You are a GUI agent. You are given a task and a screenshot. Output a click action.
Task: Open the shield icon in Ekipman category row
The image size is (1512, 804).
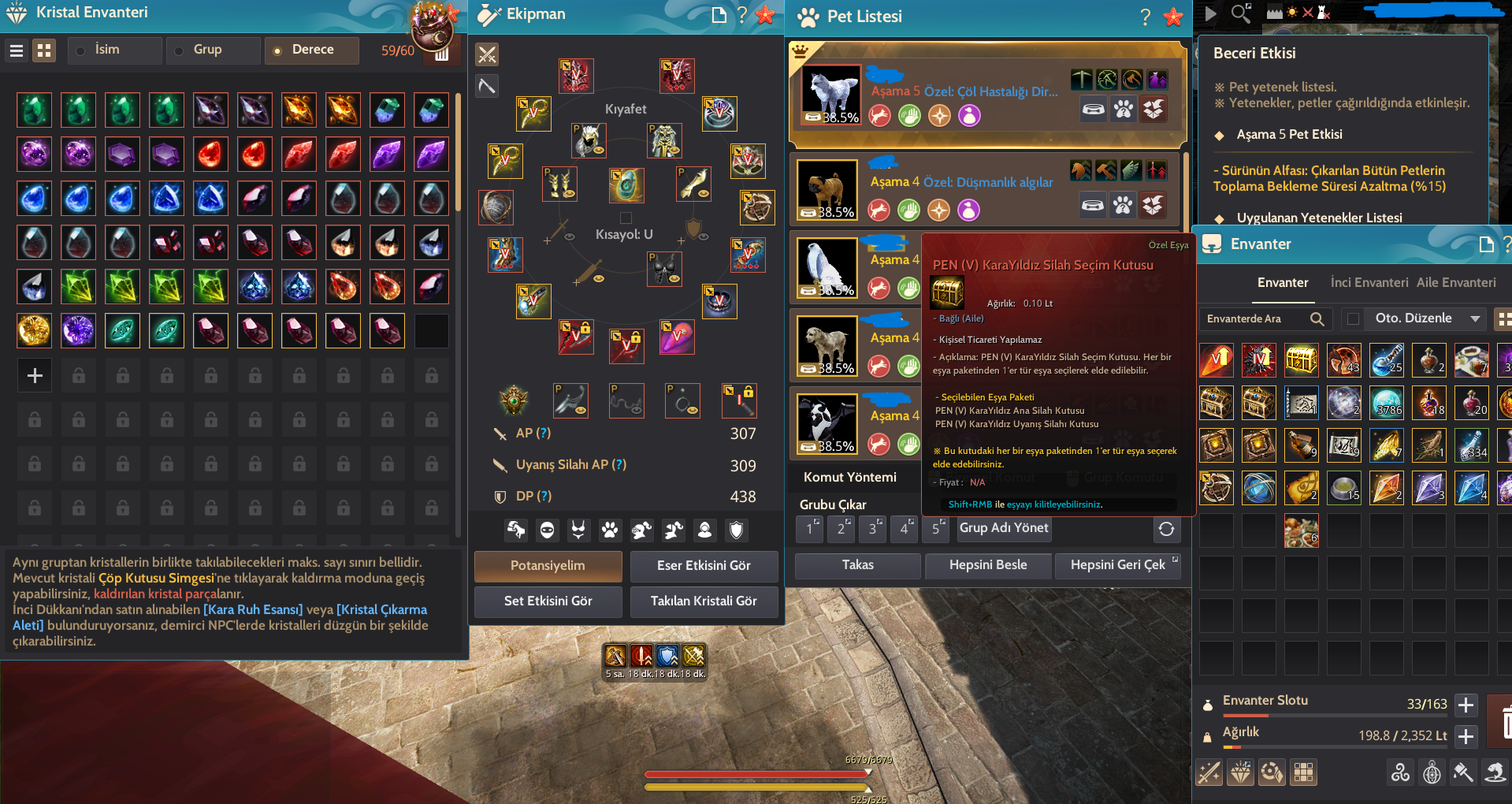coord(735,530)
